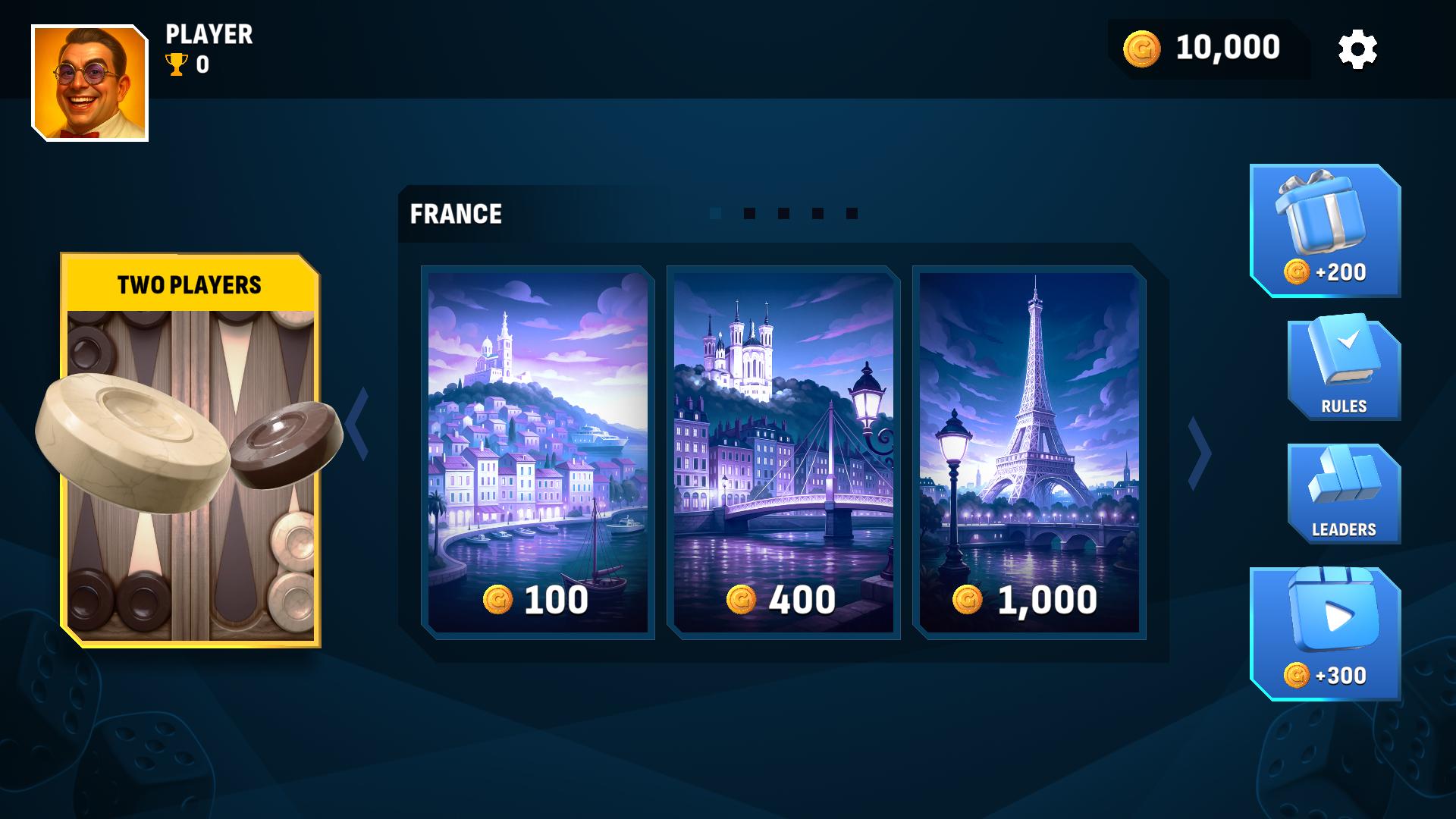Click the last pagination dot

[x=852, y=213]
